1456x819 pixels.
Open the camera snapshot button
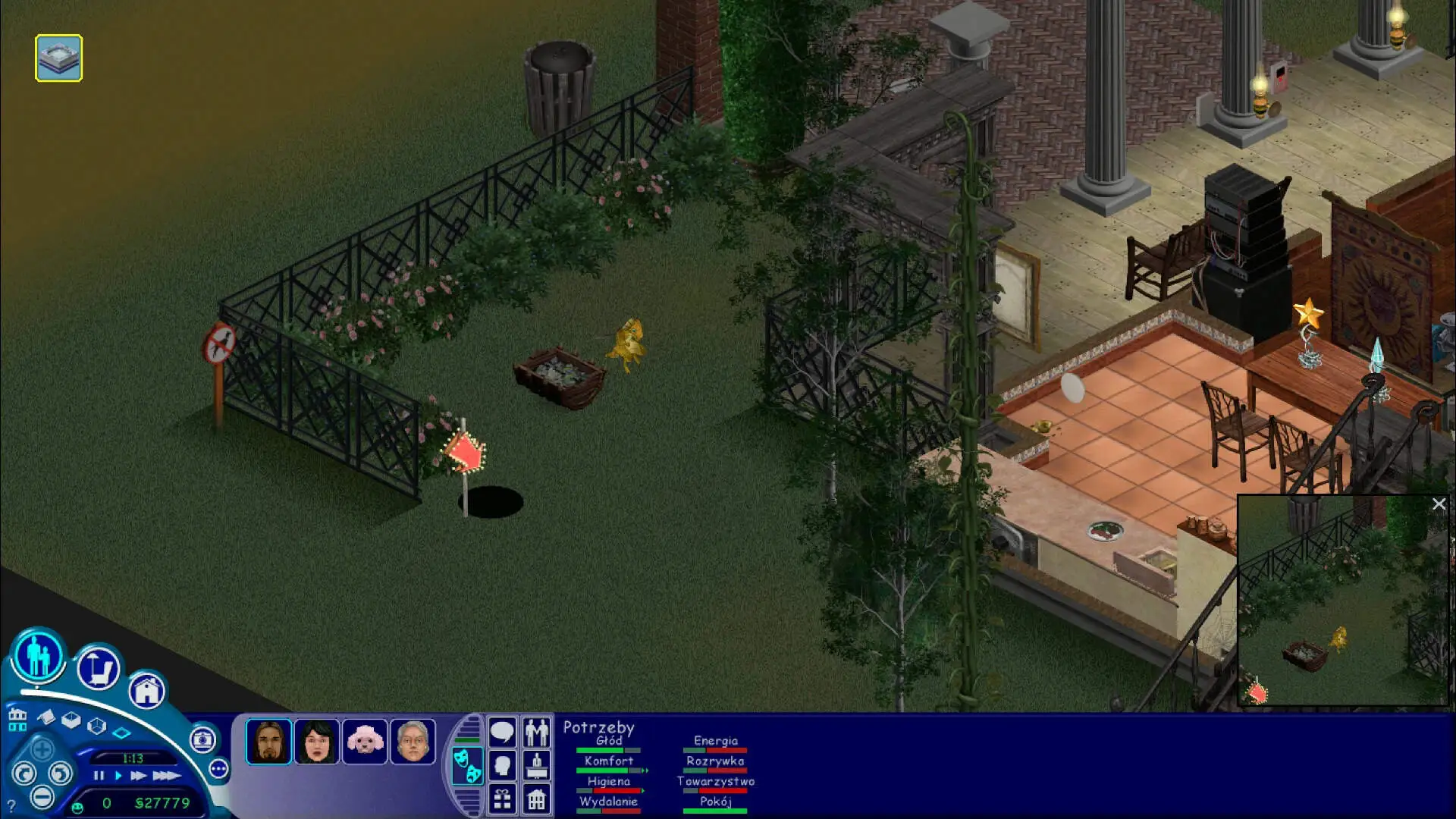click(202, 739)
